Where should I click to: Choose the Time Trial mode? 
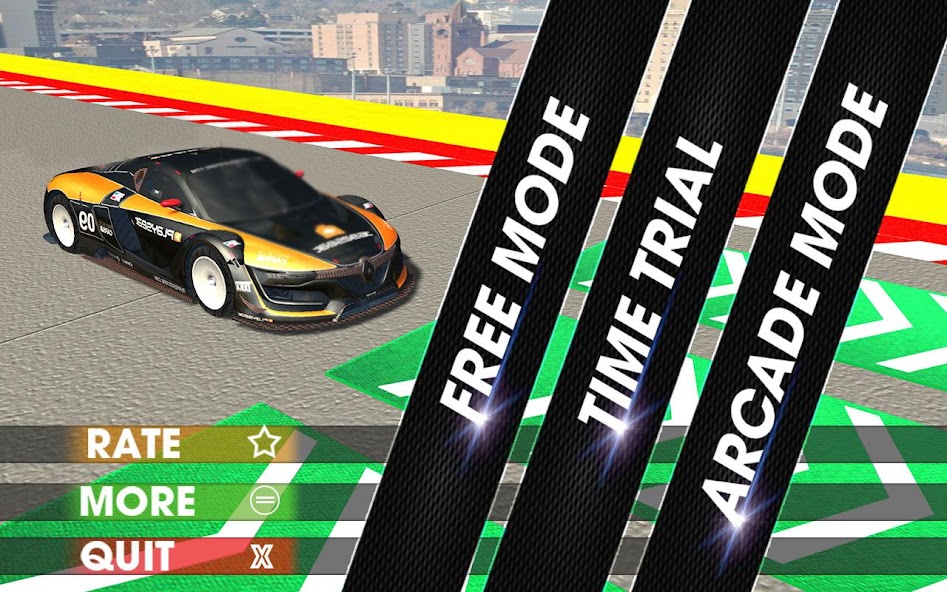[651, 287]
